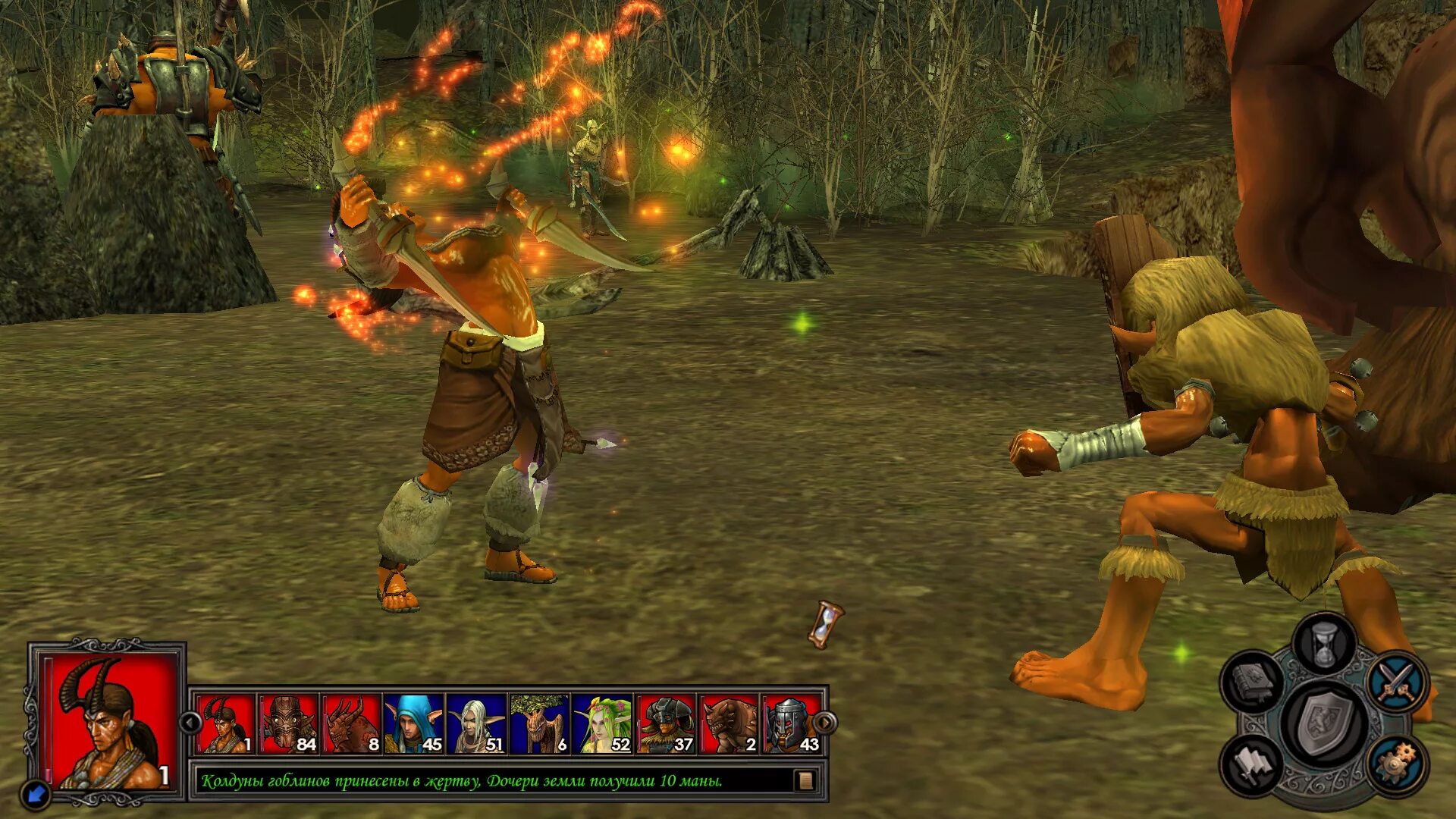Viewport: 1456px width, 819px height.
Task: Select the blue-hooded elf stack of 45
Action: [414, 724]
